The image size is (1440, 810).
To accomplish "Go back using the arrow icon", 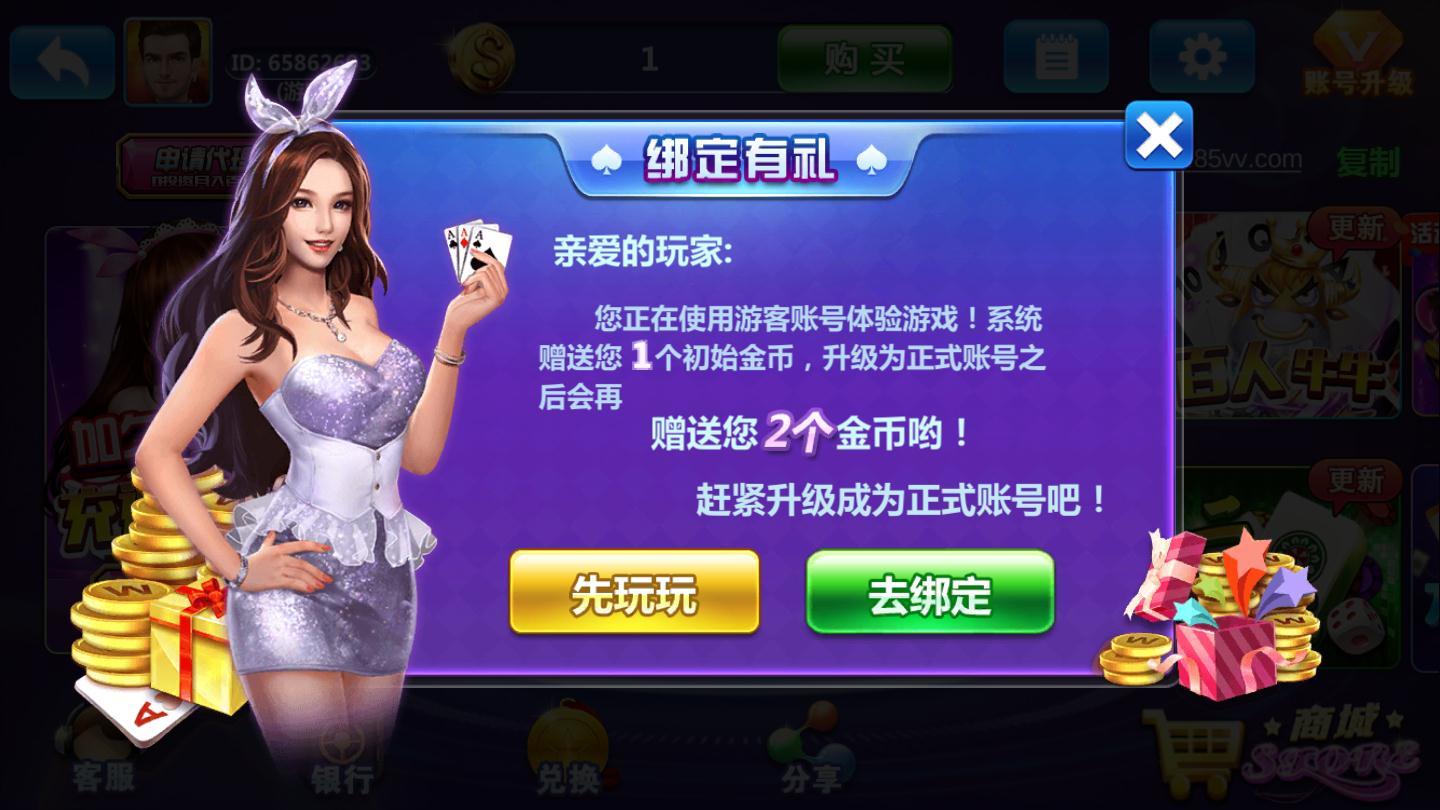I will [x=60, y=60].
